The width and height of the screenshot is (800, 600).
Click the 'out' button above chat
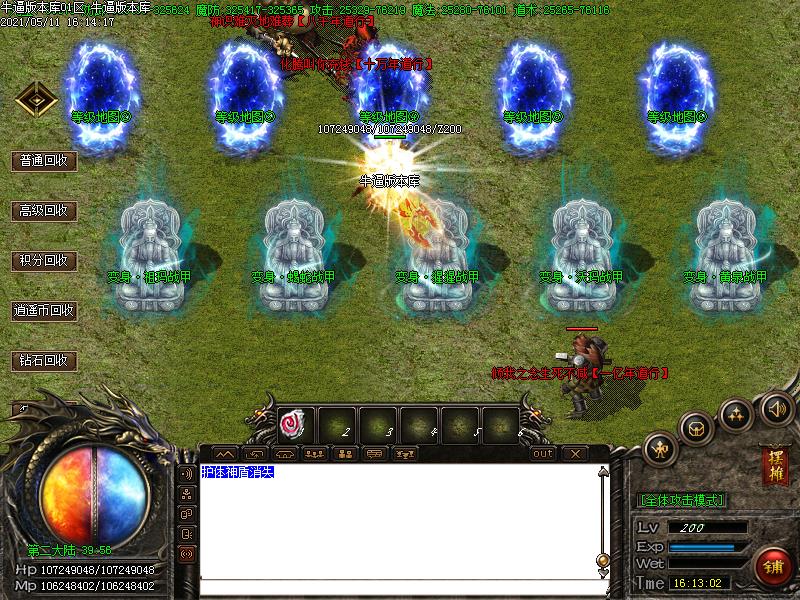[x=542, y=454]
